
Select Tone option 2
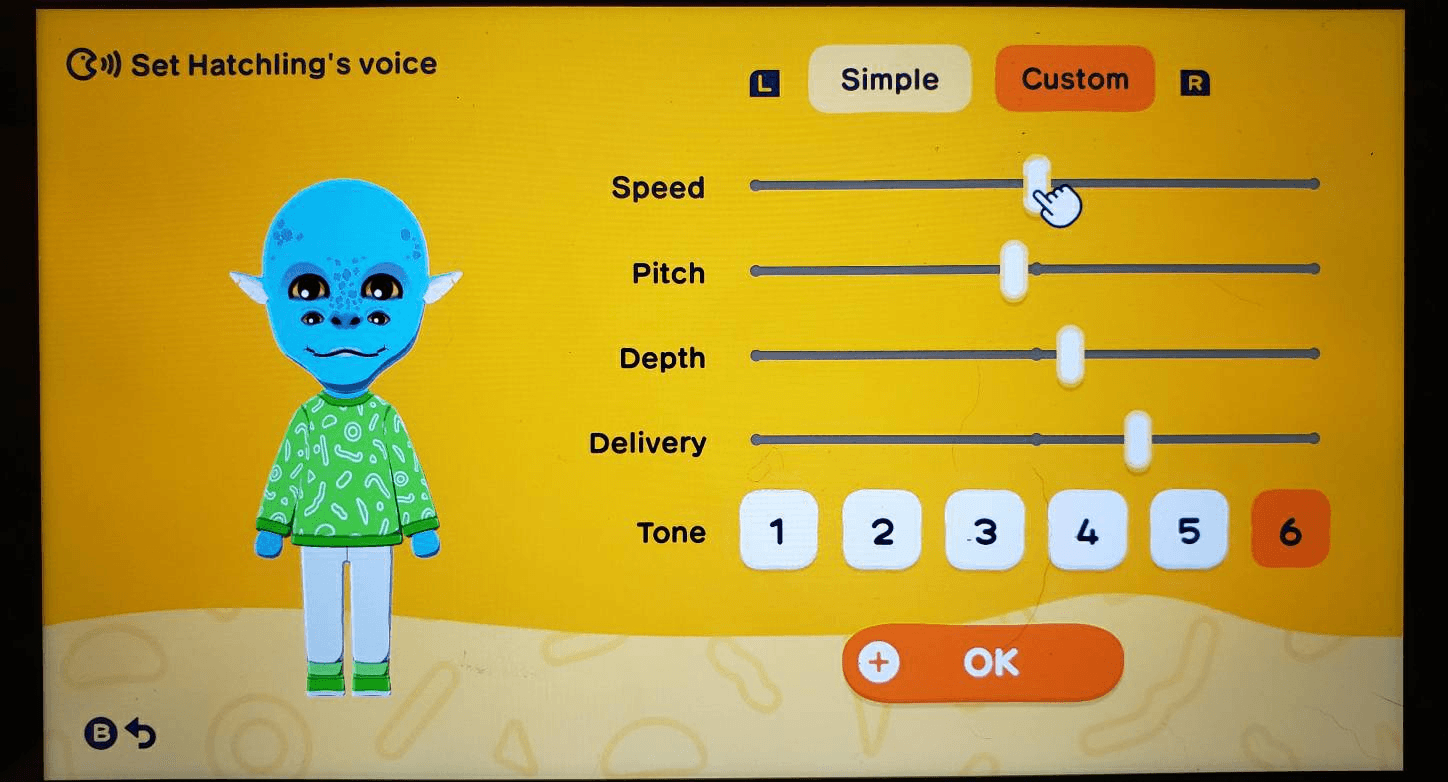pyautogui.click(x=881, y=531)
